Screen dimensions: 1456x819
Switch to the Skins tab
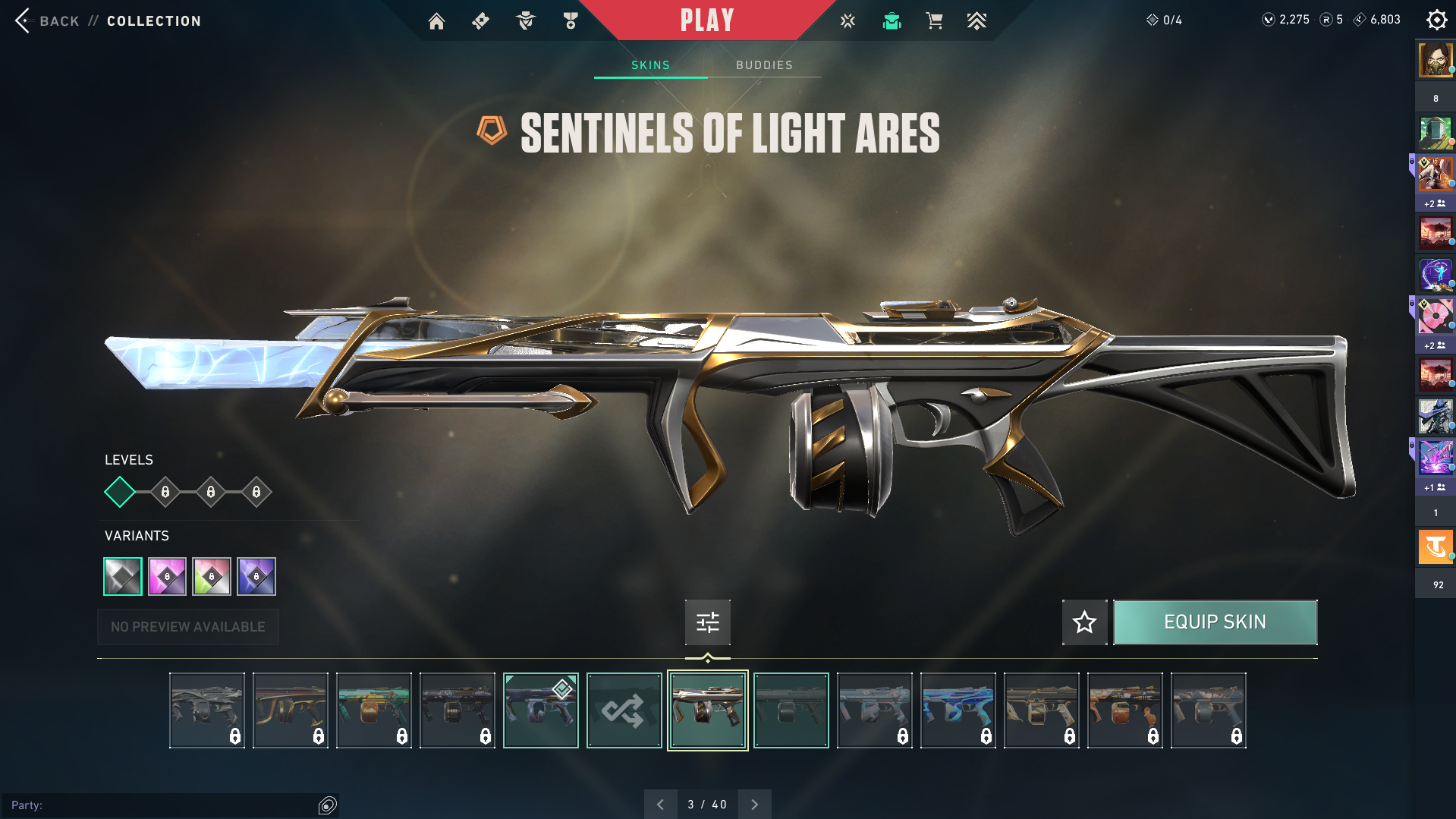point(650,65)
